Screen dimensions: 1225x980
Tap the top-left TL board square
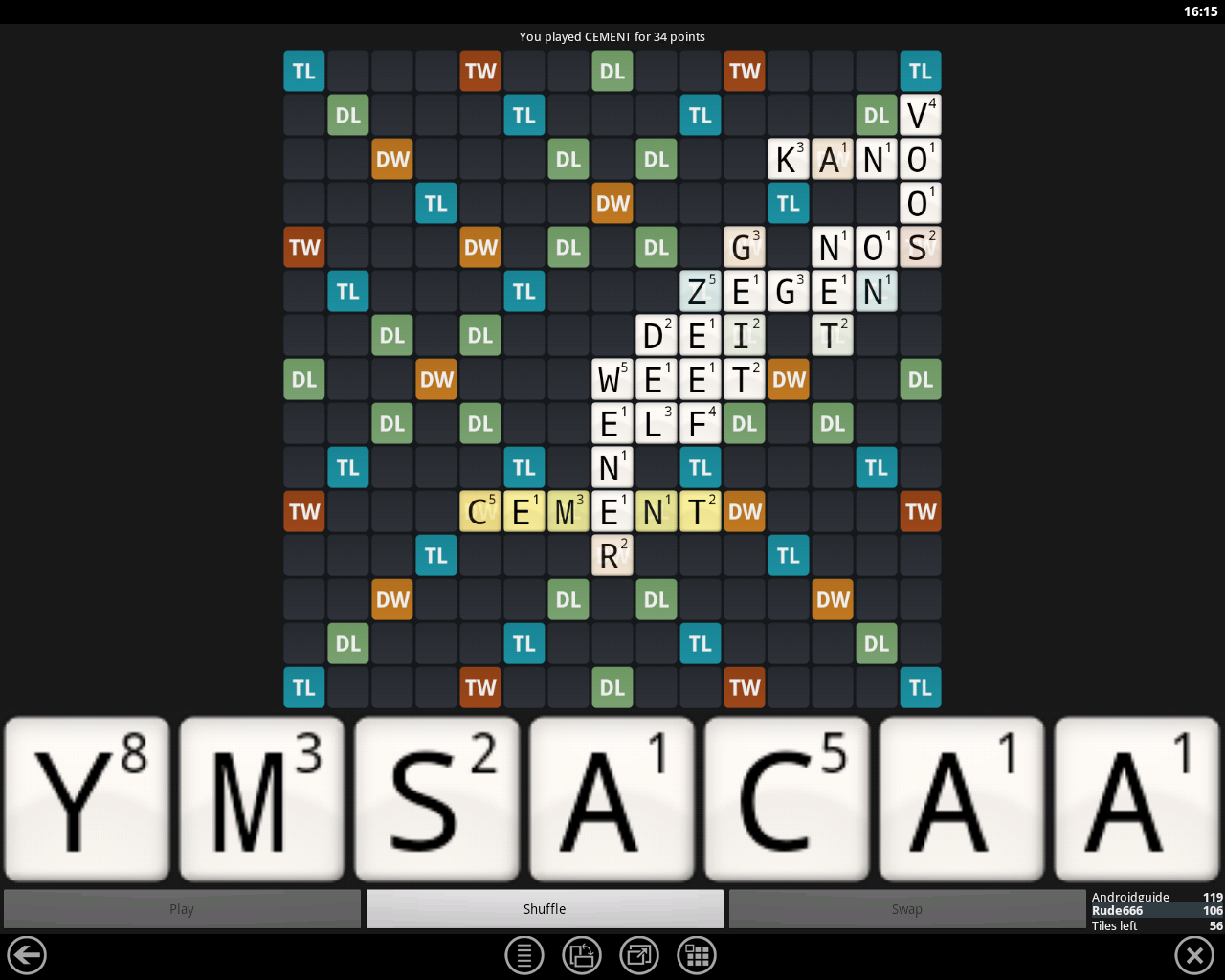(303, 71)
